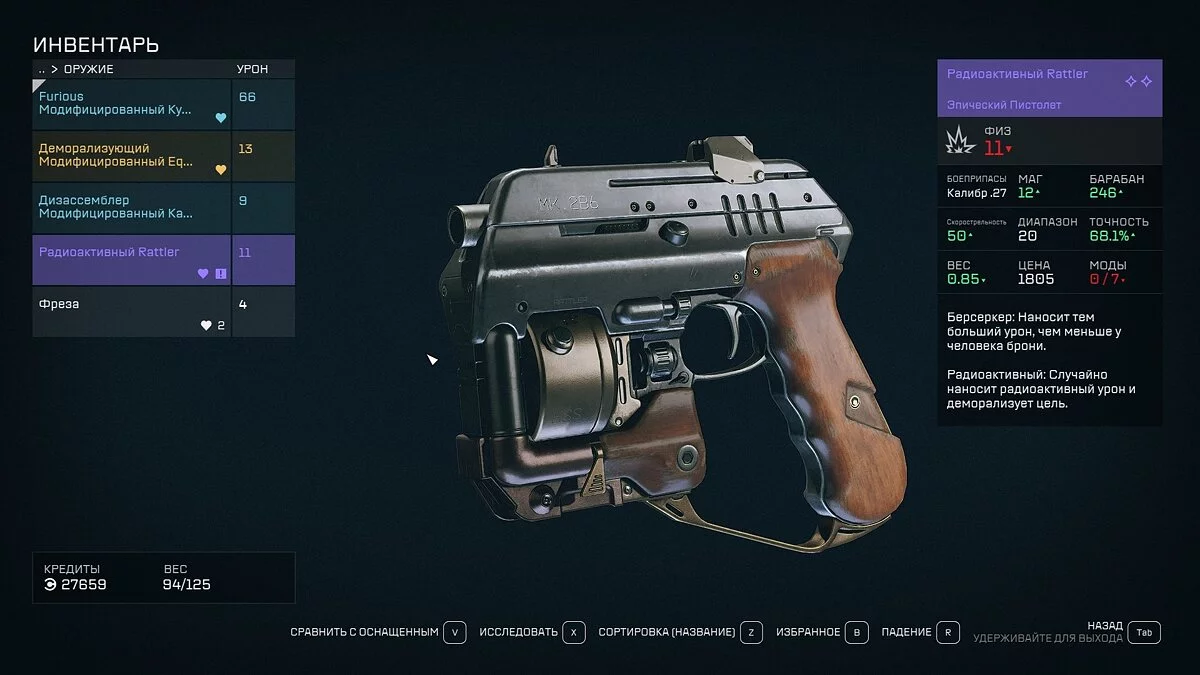Select the Фреза item row
1200x675 pixels.
pyautogui.click(x=132, y=312)
